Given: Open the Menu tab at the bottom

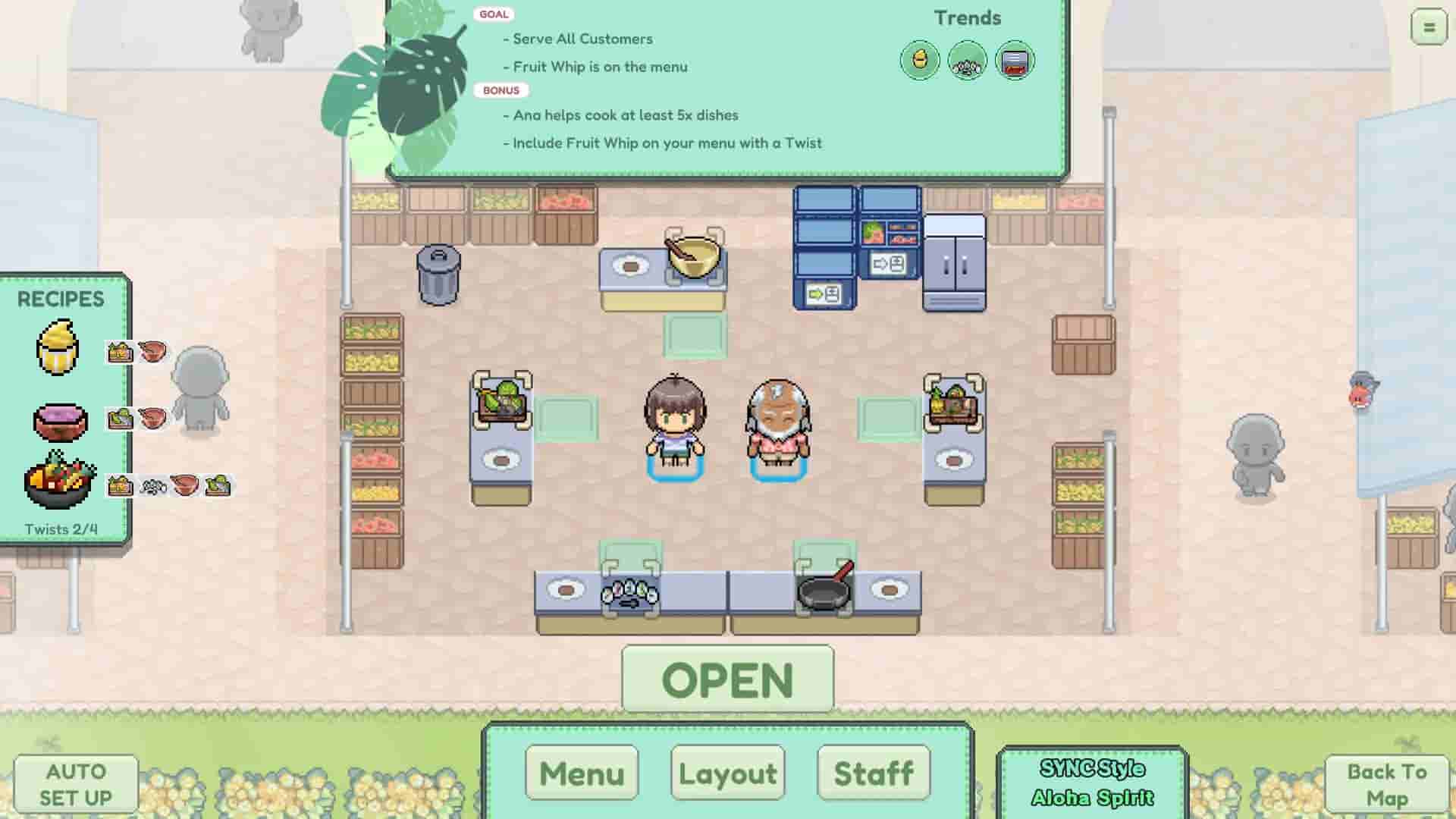Looking at the screenshot, I should coord(581,773).
